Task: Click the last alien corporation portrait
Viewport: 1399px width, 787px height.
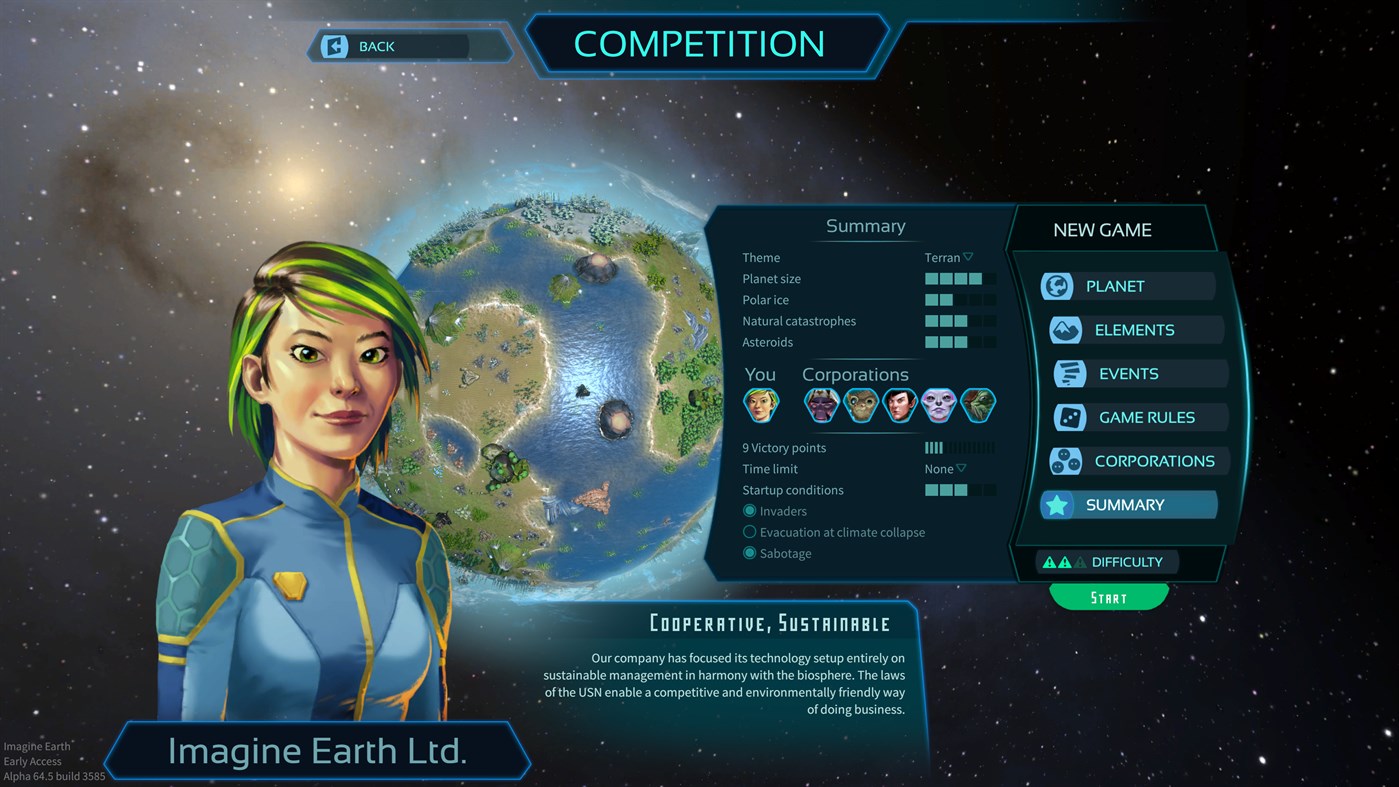Action: [x=978, y=405]
